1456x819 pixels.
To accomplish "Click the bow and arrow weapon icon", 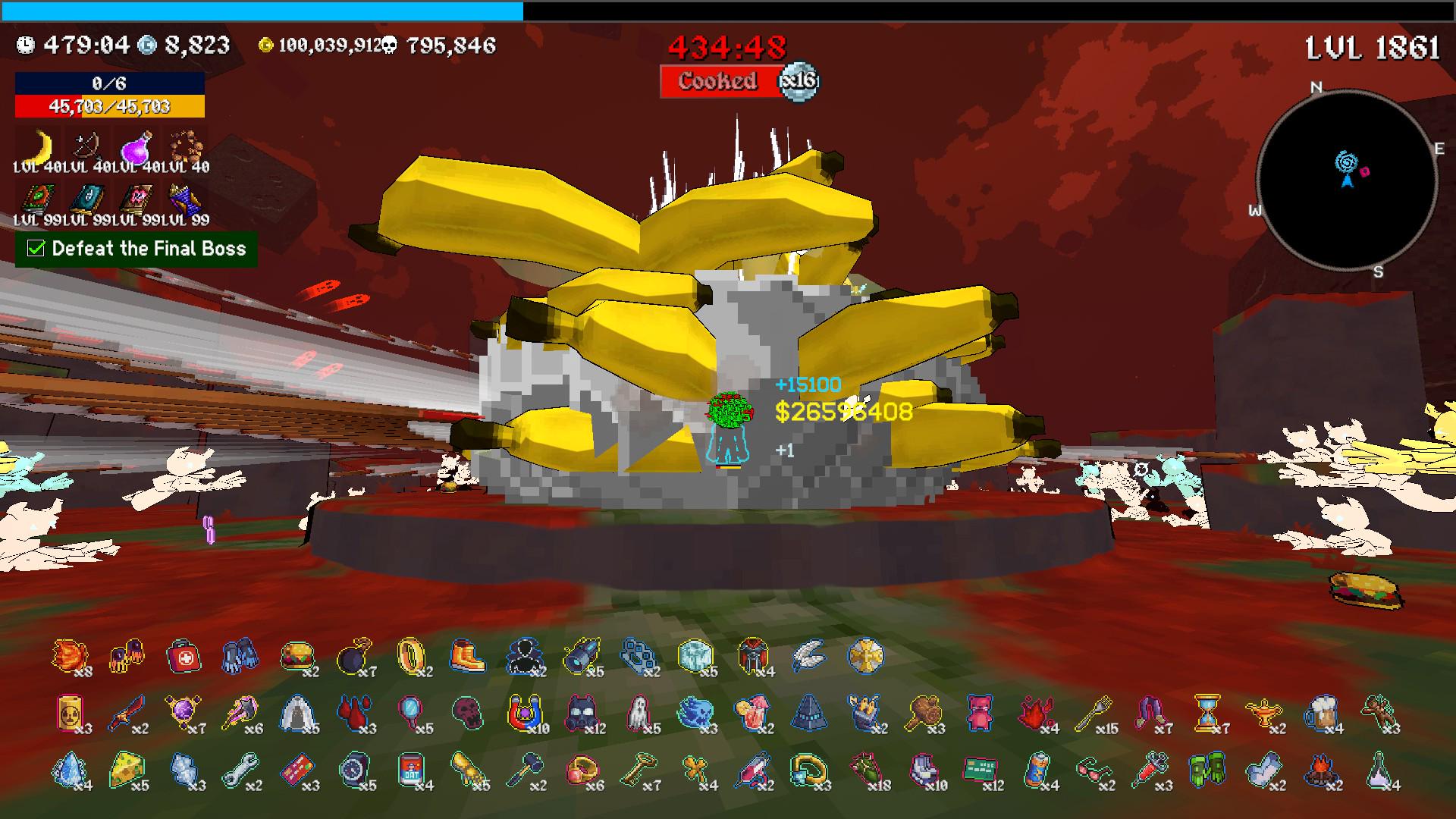I will point(87,145).
